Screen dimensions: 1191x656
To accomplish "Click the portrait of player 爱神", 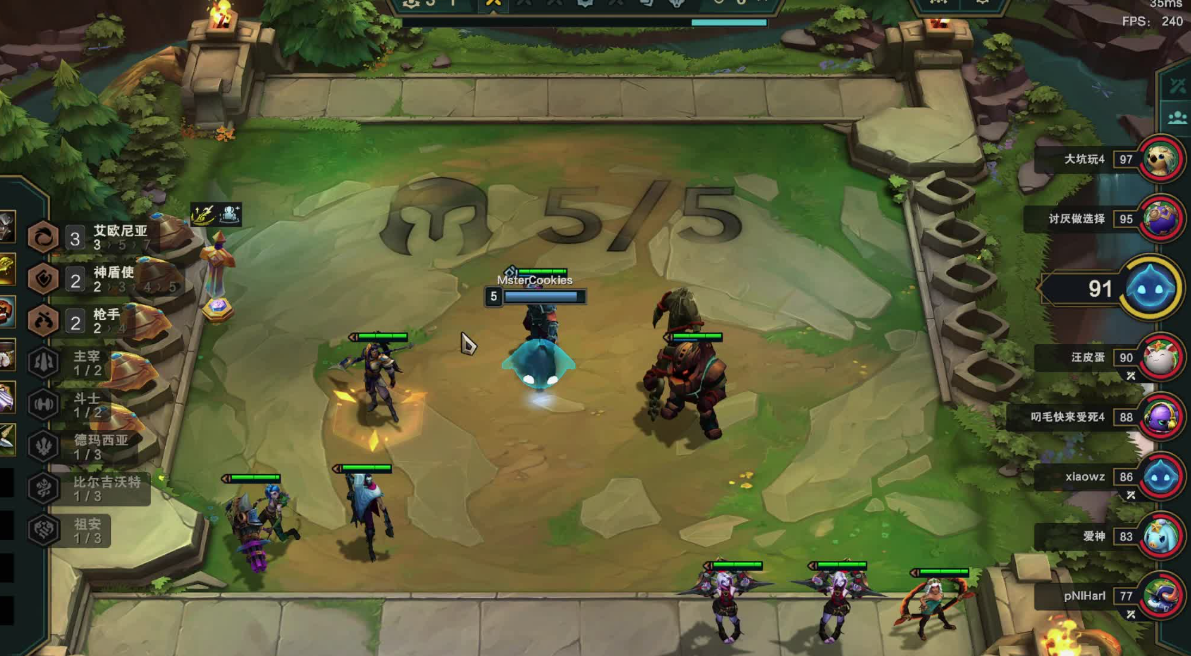I will [x=1161, y=536].
